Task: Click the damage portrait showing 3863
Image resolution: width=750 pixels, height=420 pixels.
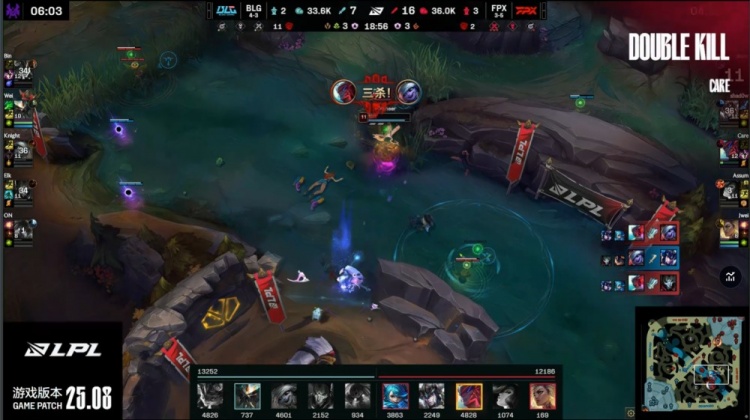Action: tap(395, 396)
